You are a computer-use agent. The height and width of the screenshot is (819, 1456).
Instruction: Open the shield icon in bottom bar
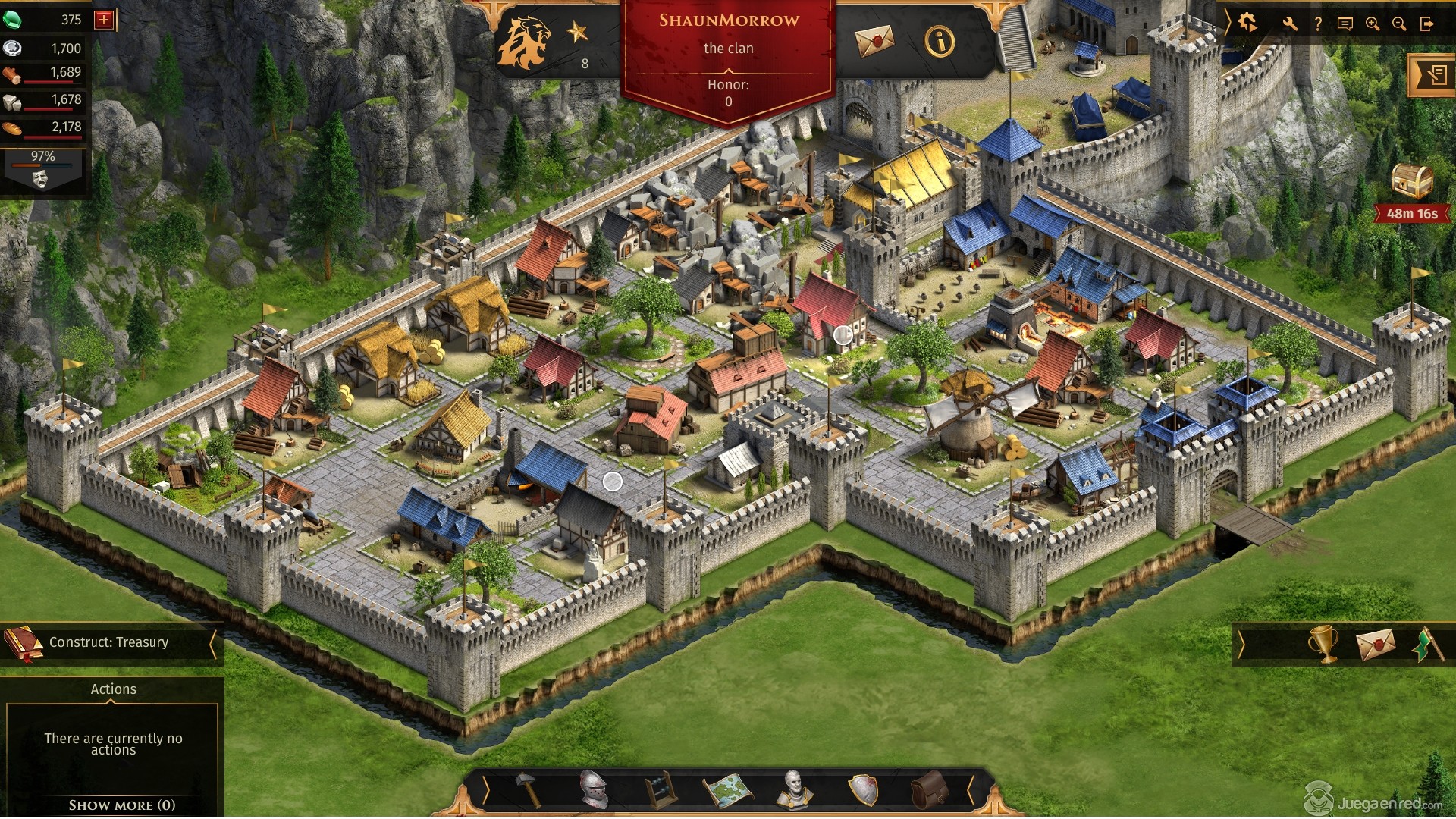pos(862,790)
